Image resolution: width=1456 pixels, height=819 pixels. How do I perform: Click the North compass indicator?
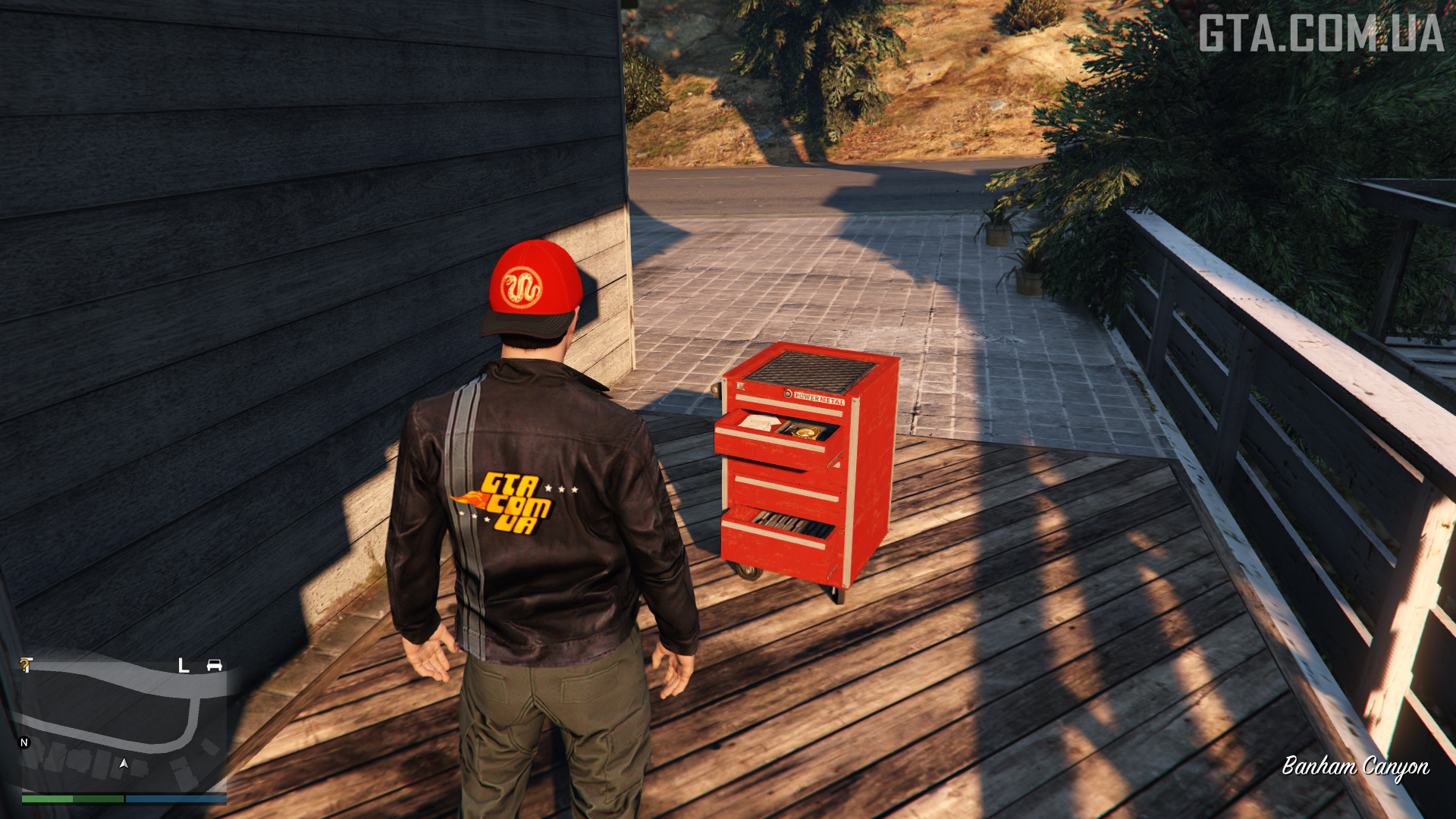click(x=24, y=742)
